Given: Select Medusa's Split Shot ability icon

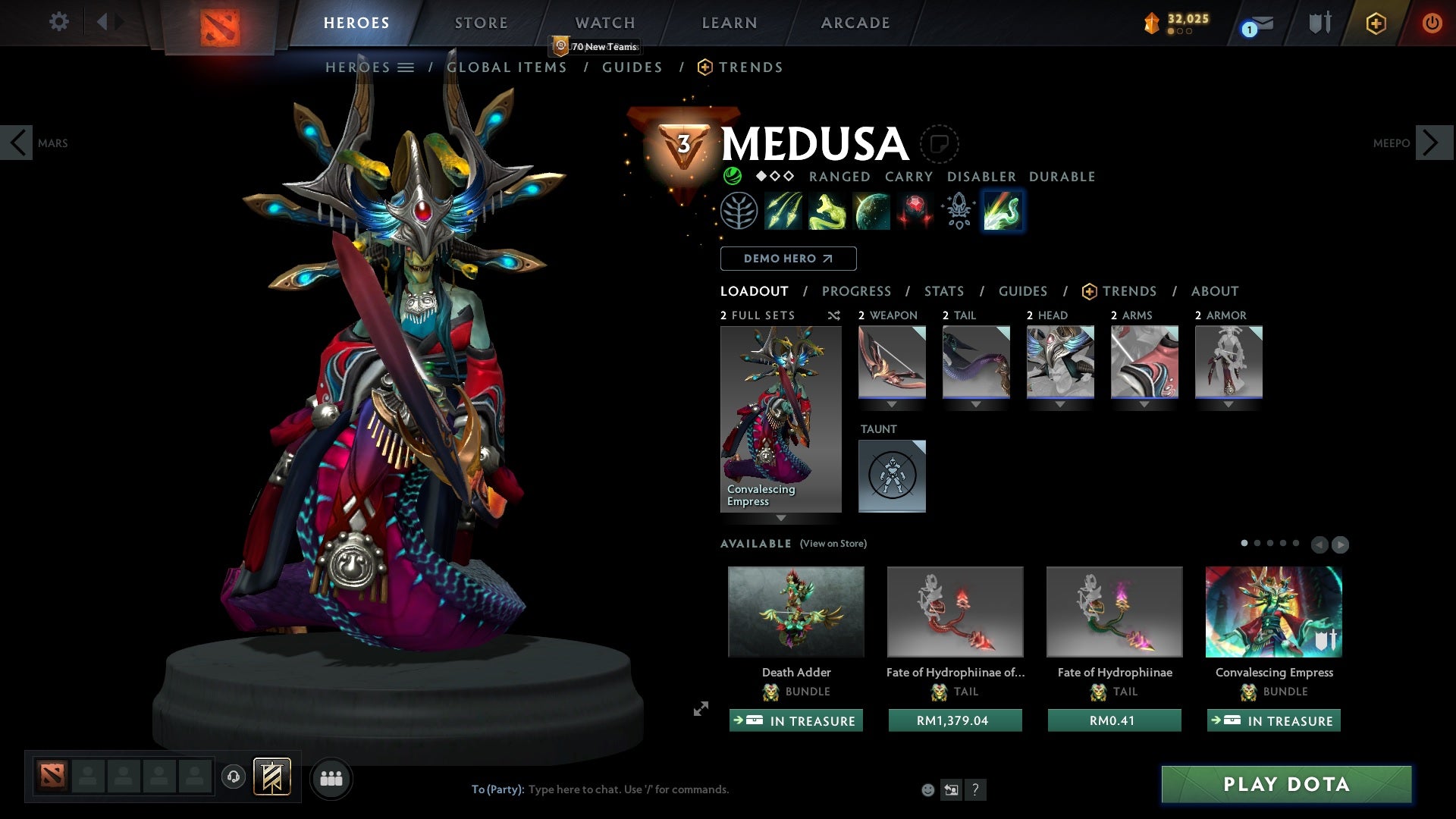Looking at the screenshot, I should point(784,211).
